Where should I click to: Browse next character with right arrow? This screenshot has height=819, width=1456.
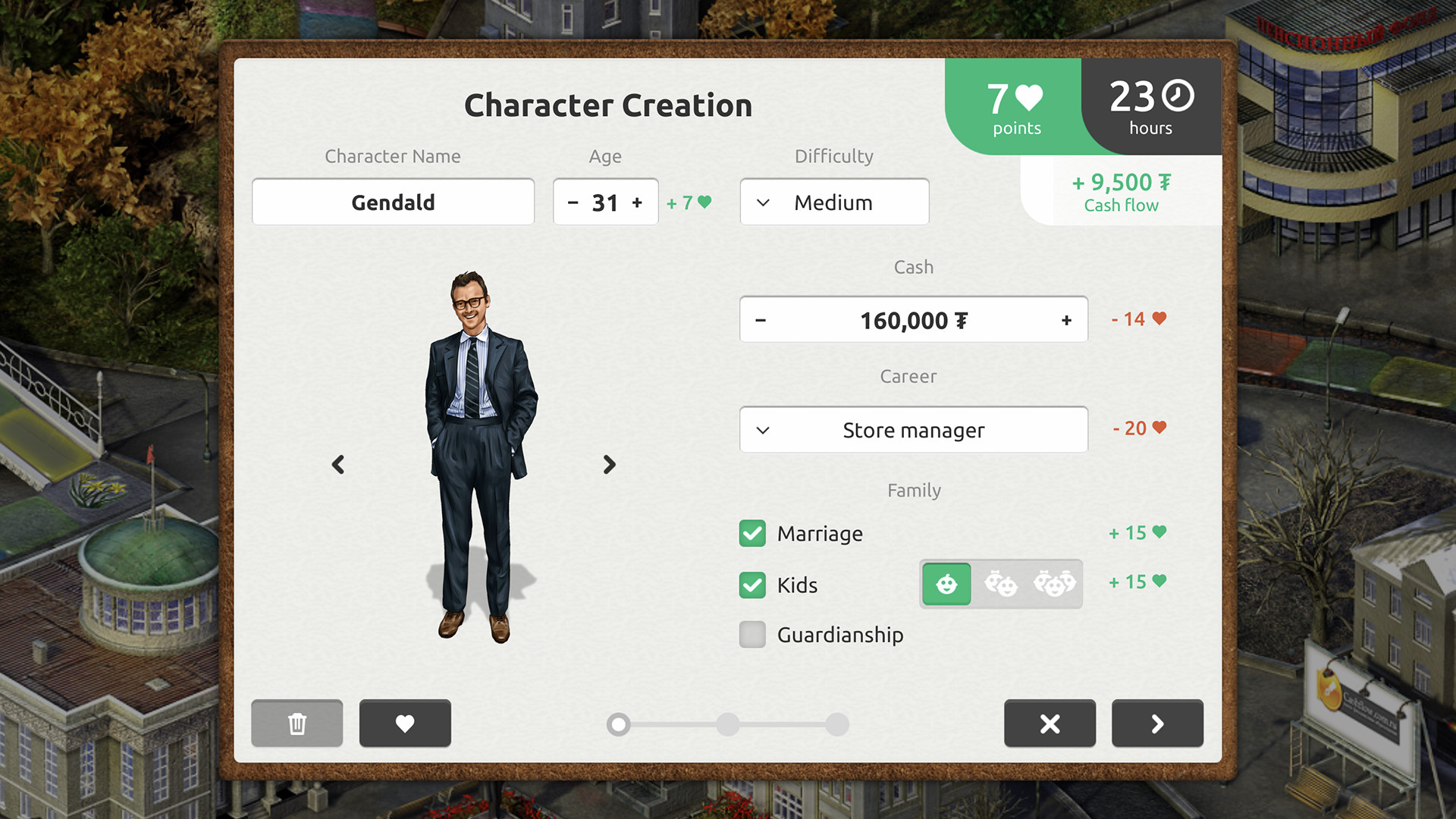click(609, 464)
